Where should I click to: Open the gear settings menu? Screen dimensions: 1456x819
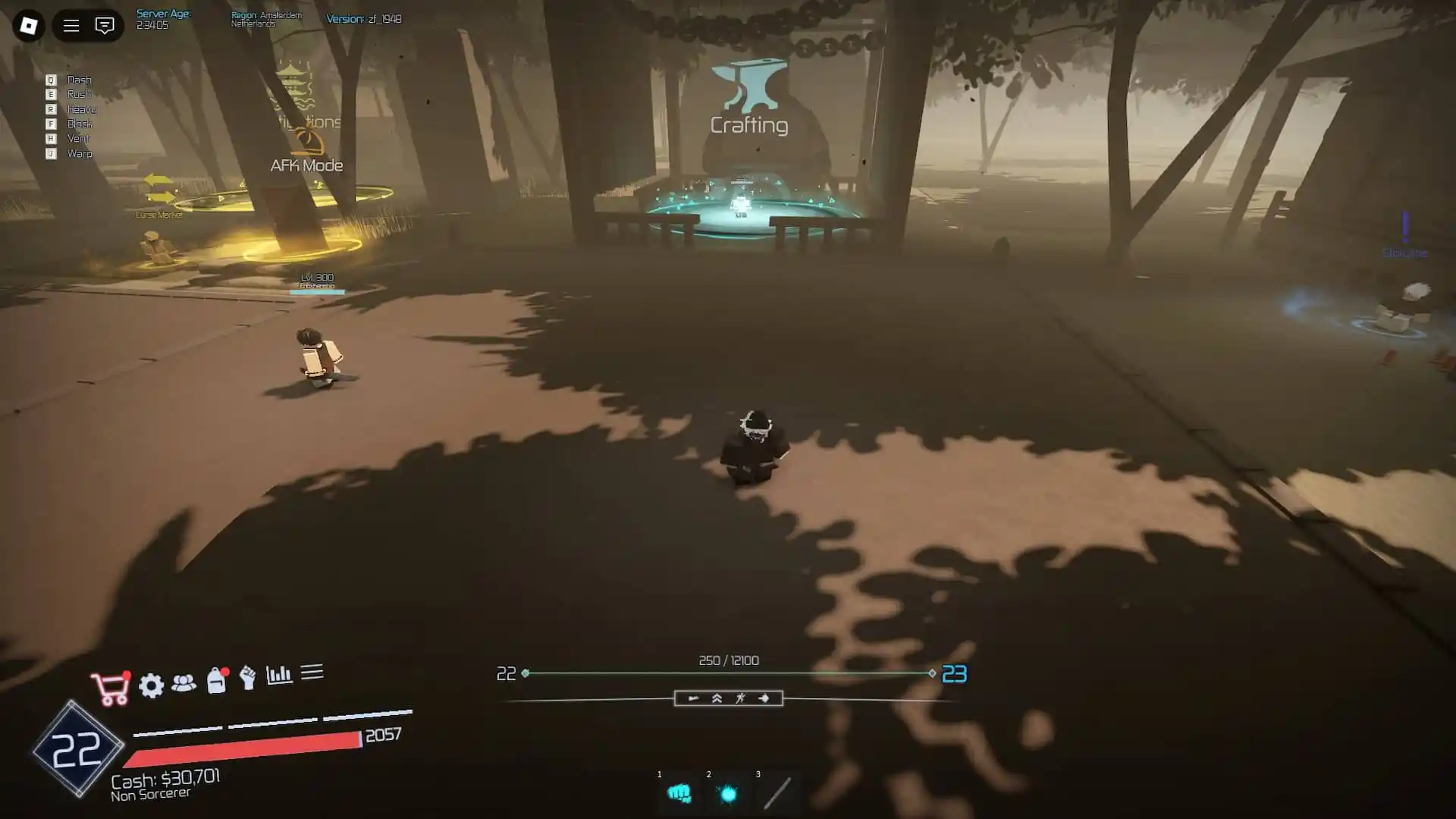coord(152,686)
